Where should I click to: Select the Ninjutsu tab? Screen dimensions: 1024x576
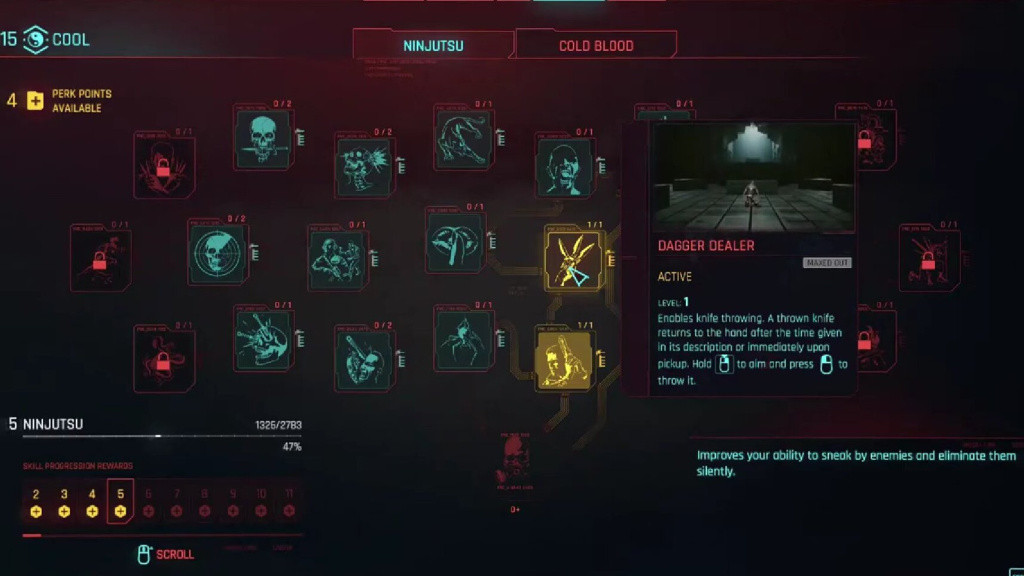coord(433,45)
